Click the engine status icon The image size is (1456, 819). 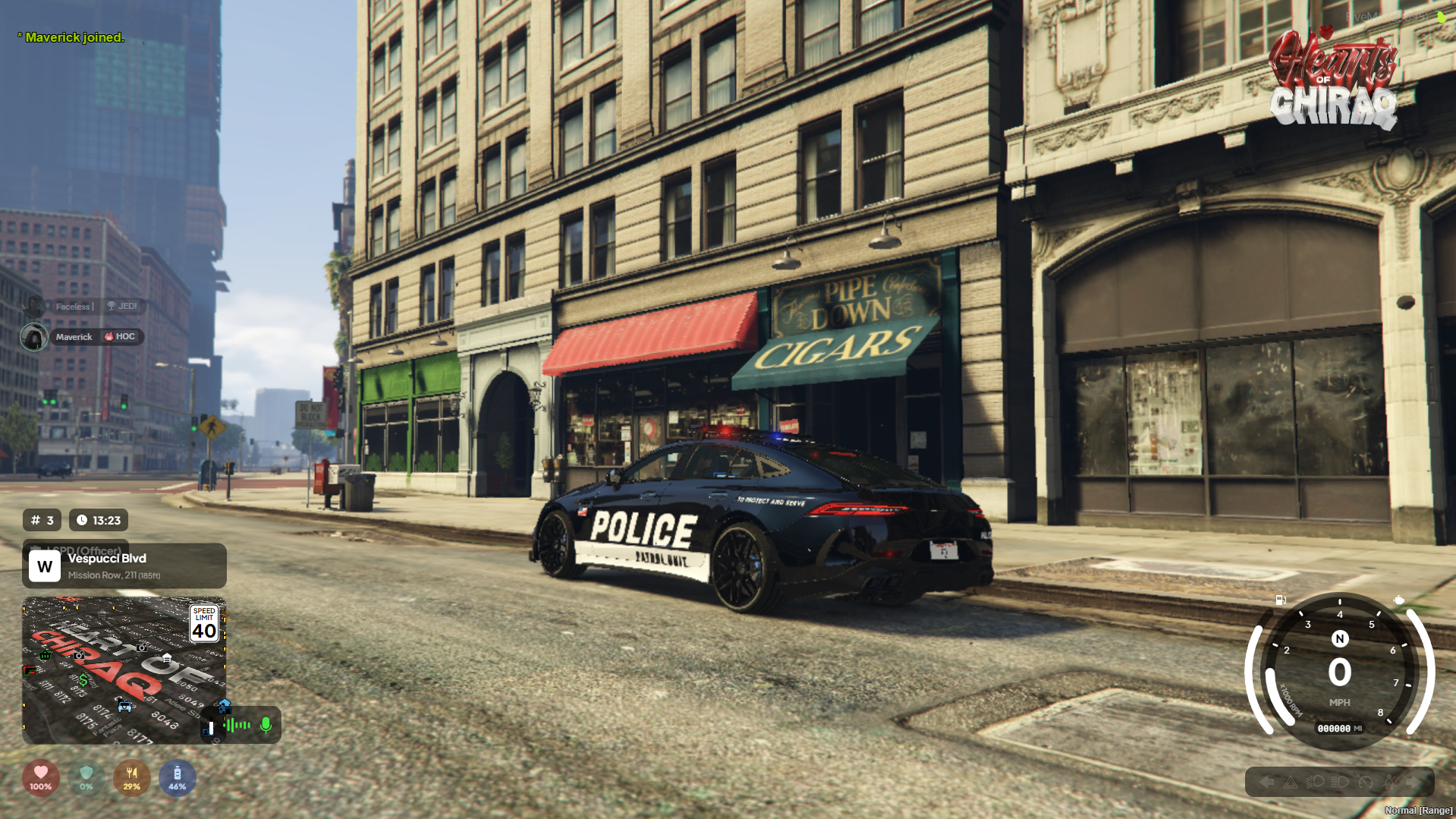[1399, 600]
